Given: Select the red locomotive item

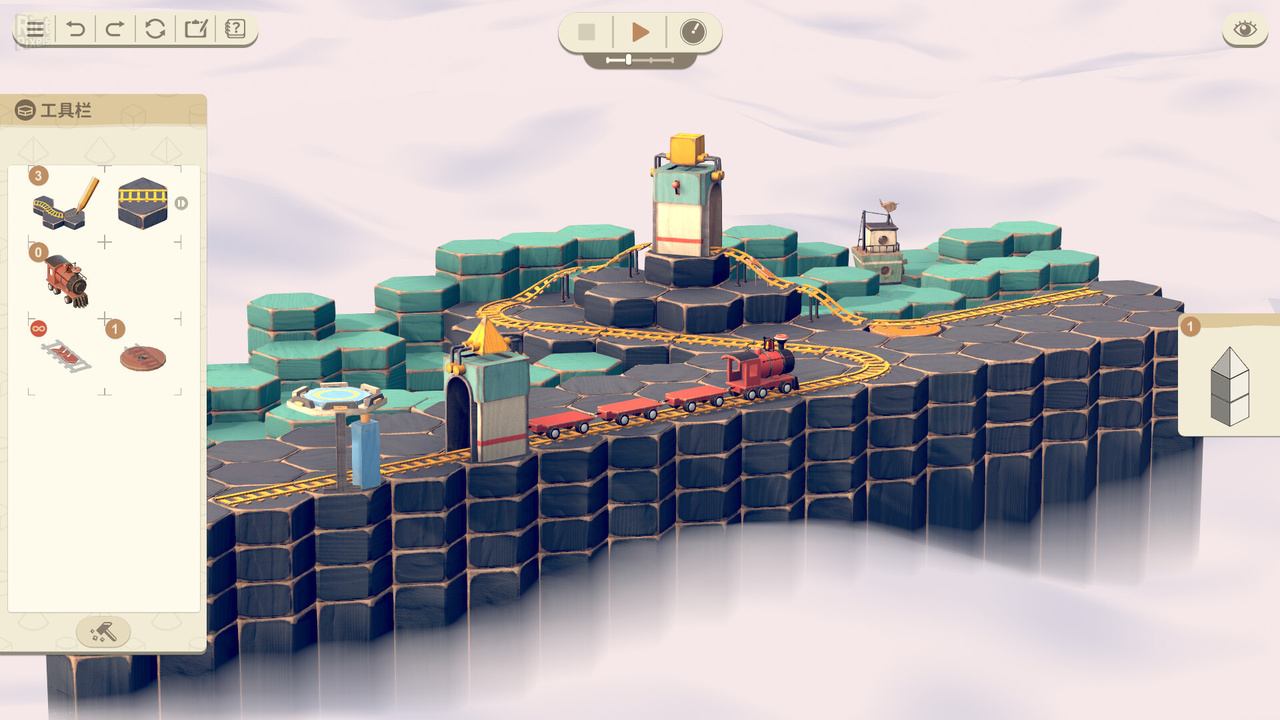Looking at the screenshot, I should (66, 280).
